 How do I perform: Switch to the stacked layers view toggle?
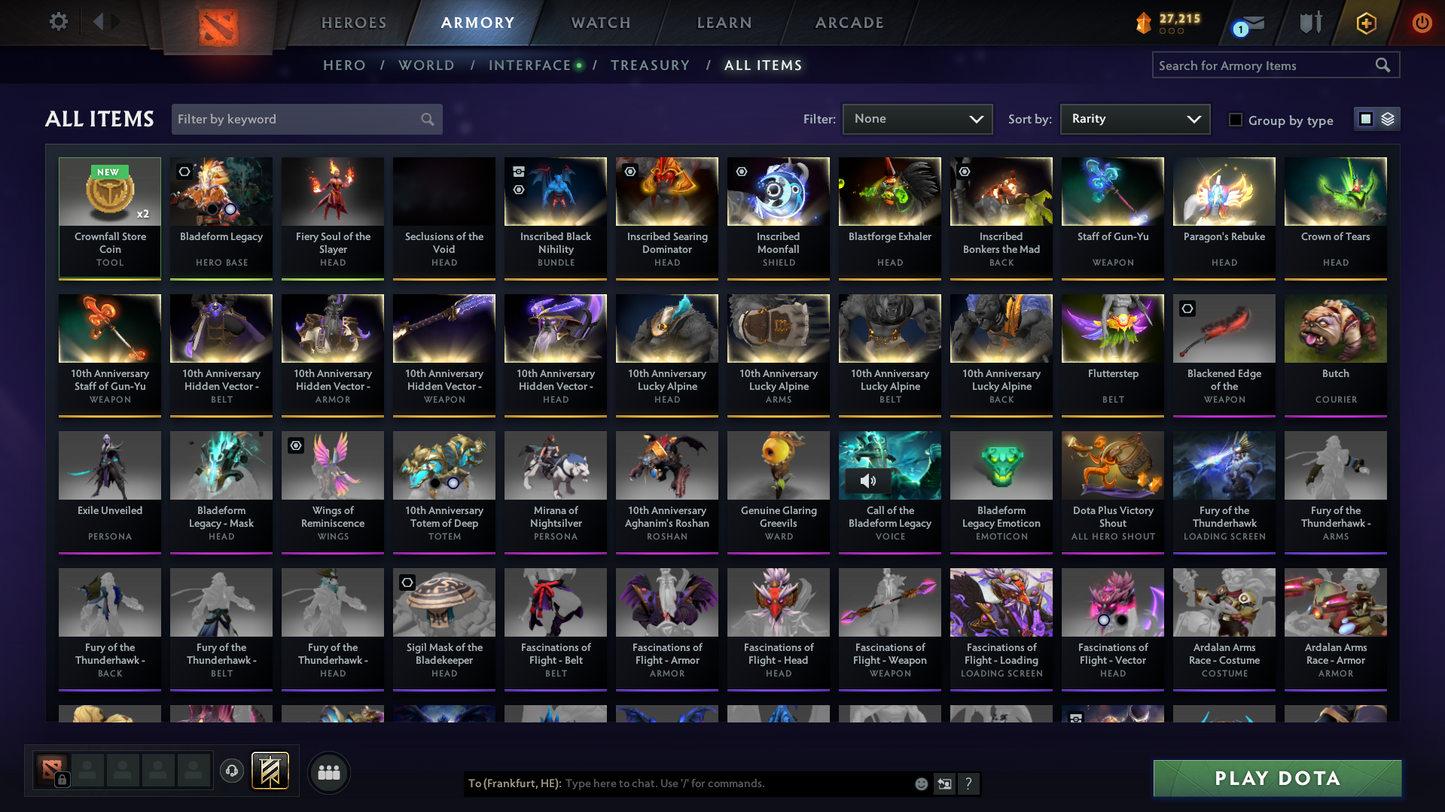(1388, 118)
